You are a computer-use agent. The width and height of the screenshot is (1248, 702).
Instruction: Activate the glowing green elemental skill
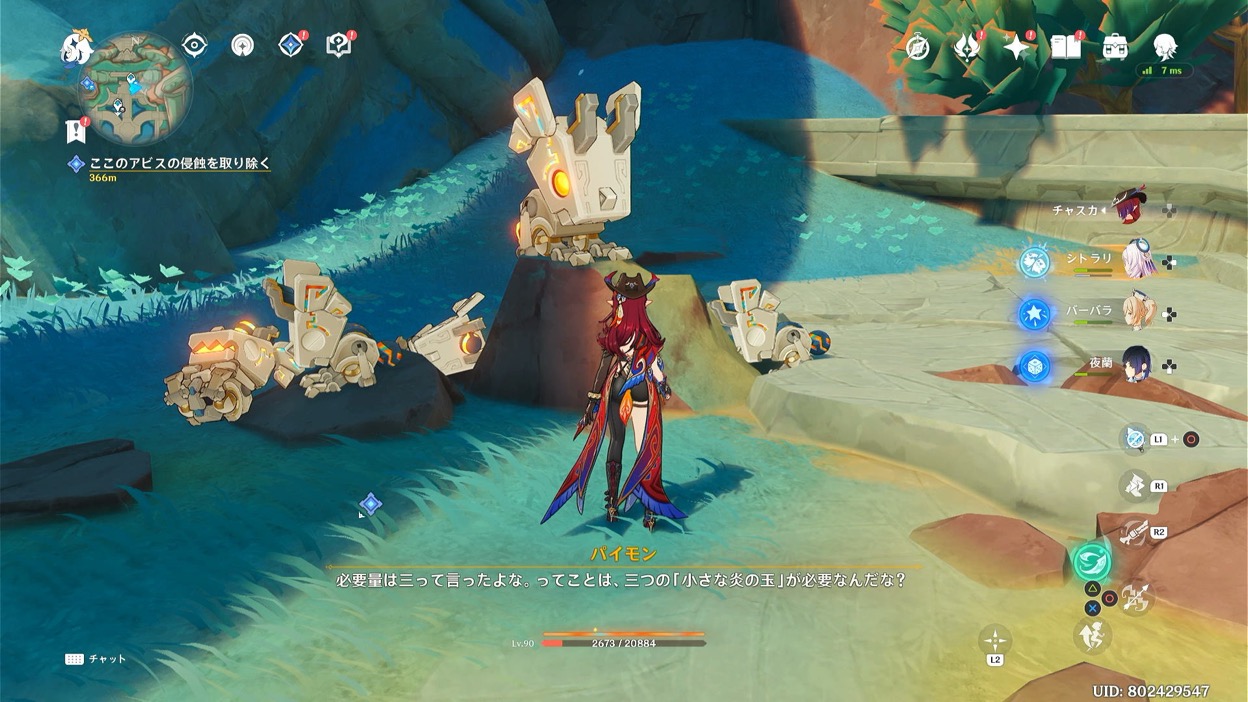1092,561
